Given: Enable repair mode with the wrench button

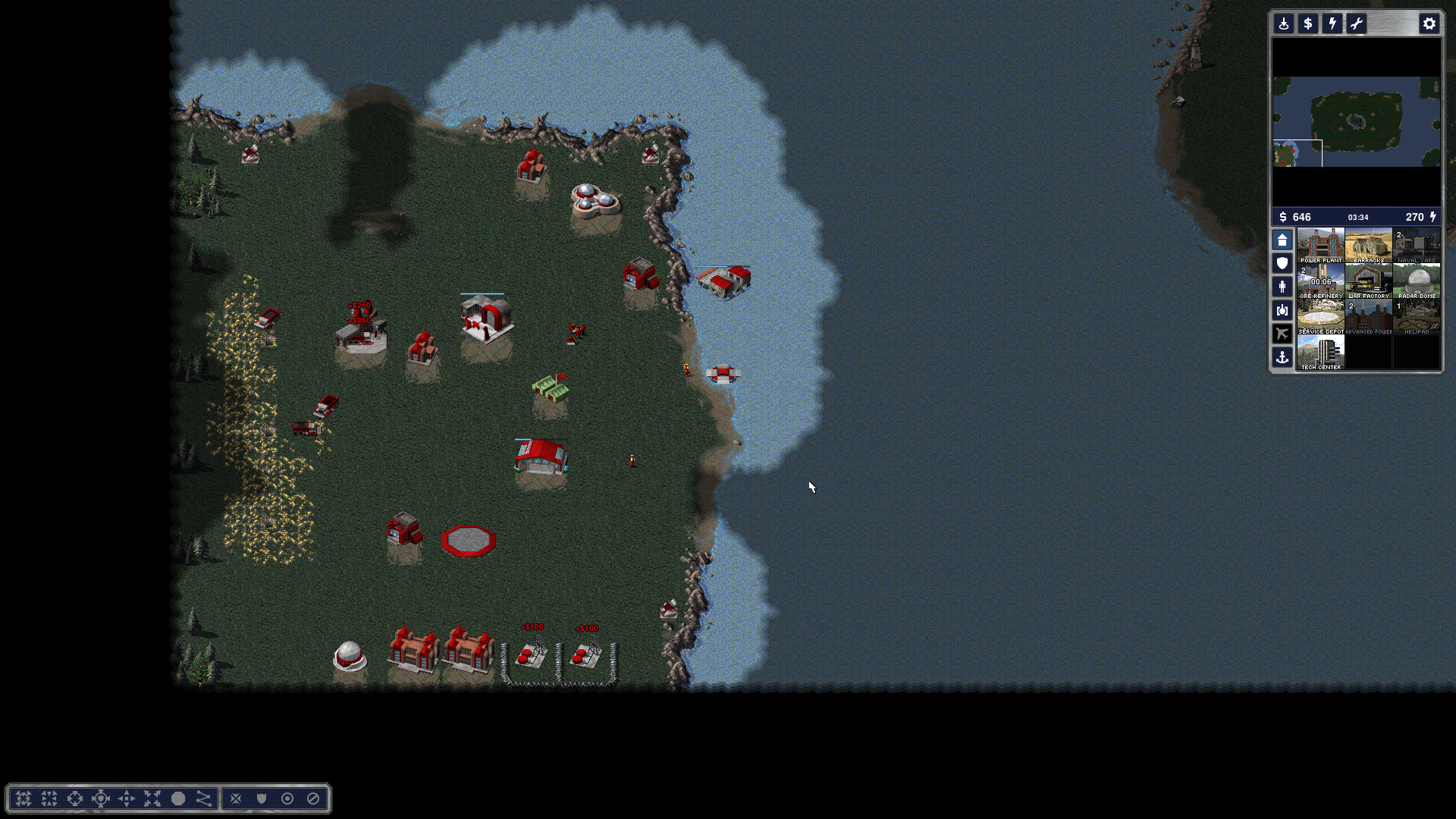Looking at the screenshot, I should pos(1357,24).
